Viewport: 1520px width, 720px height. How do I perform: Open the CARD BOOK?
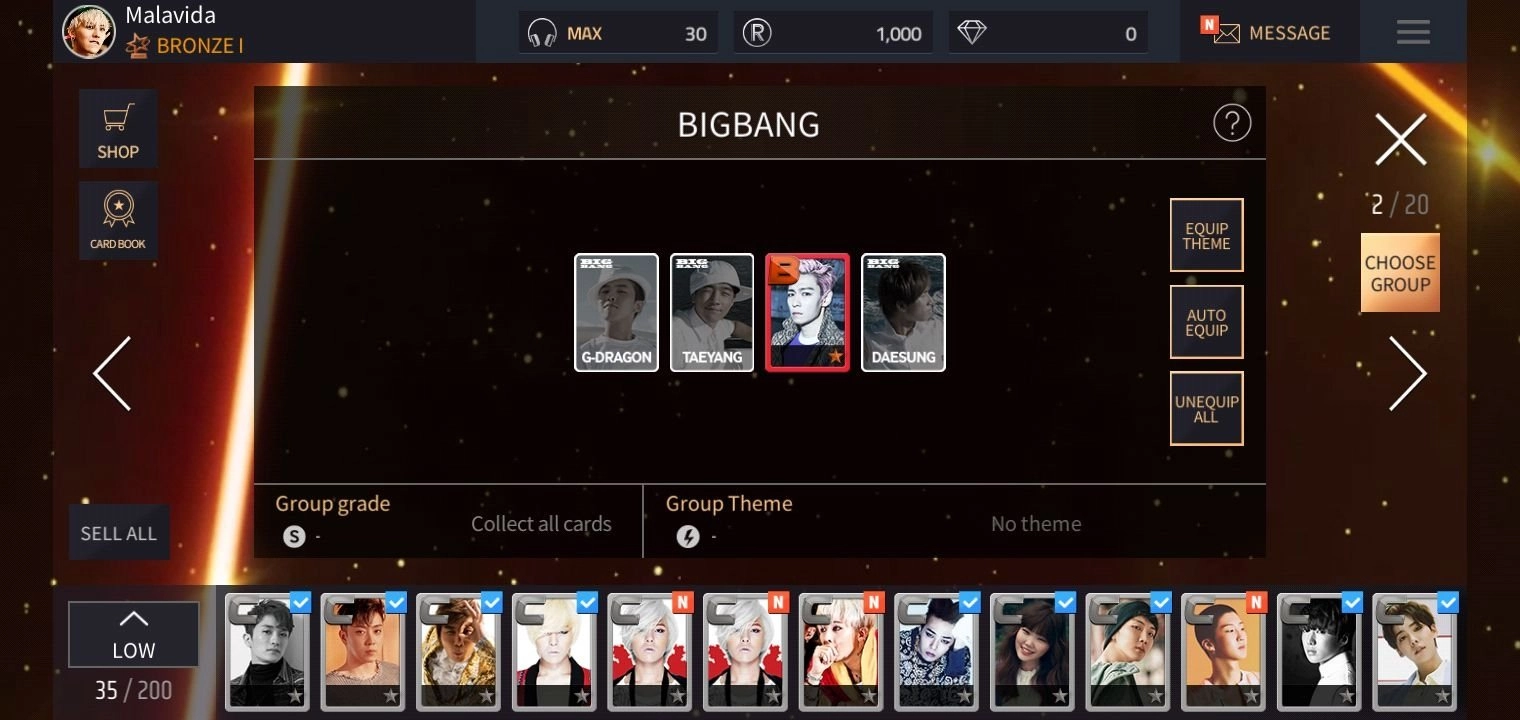pos(118,220)
